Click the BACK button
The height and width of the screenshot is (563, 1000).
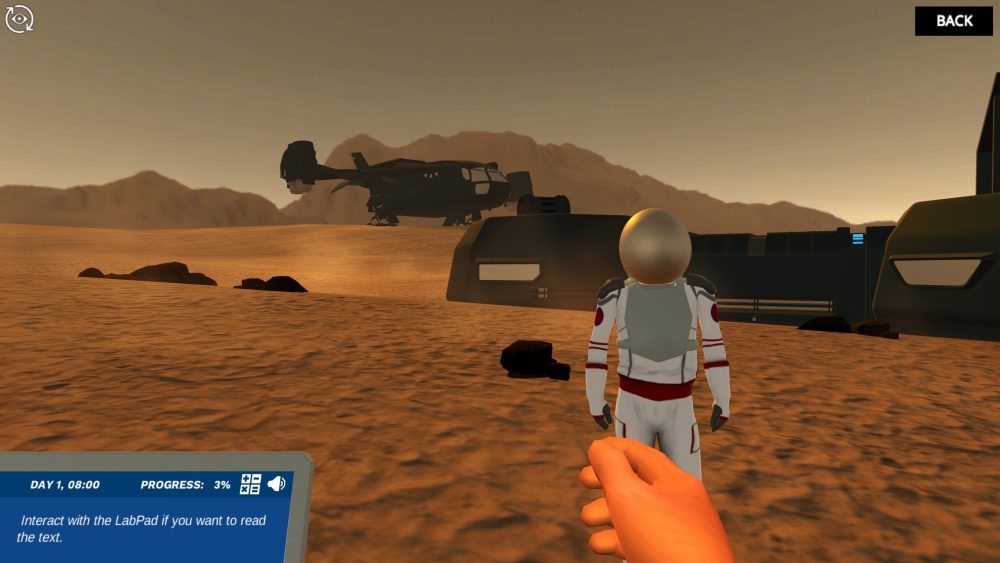[953, 21]
